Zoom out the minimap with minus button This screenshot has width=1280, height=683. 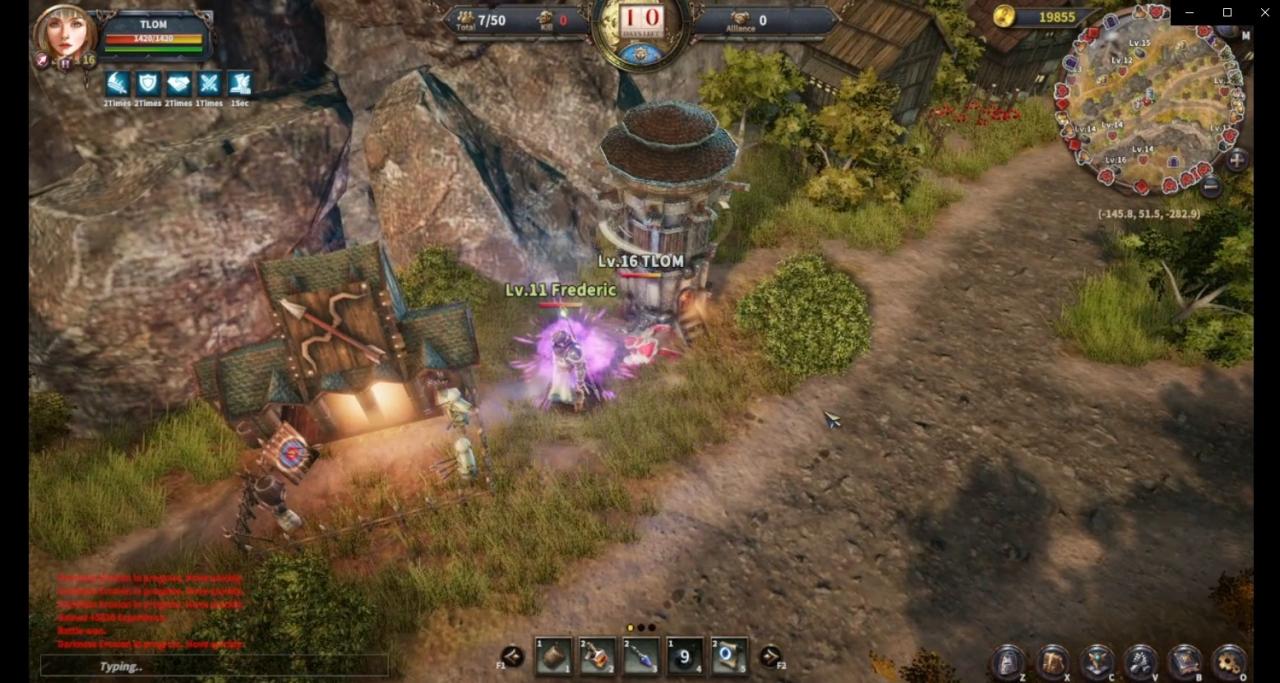click(x=1210, y=185)
